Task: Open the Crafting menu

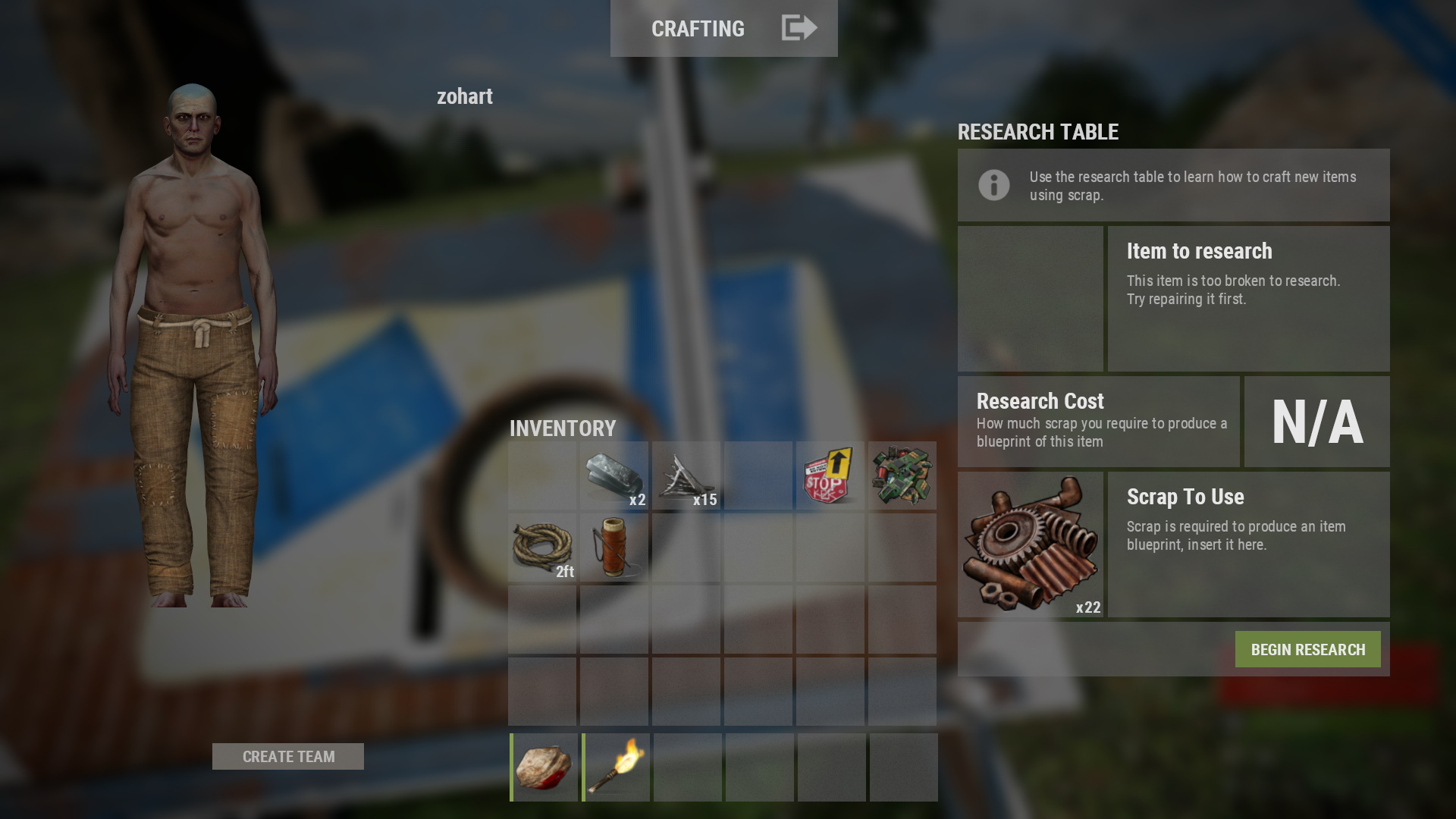Action: (x=723, y=28)
